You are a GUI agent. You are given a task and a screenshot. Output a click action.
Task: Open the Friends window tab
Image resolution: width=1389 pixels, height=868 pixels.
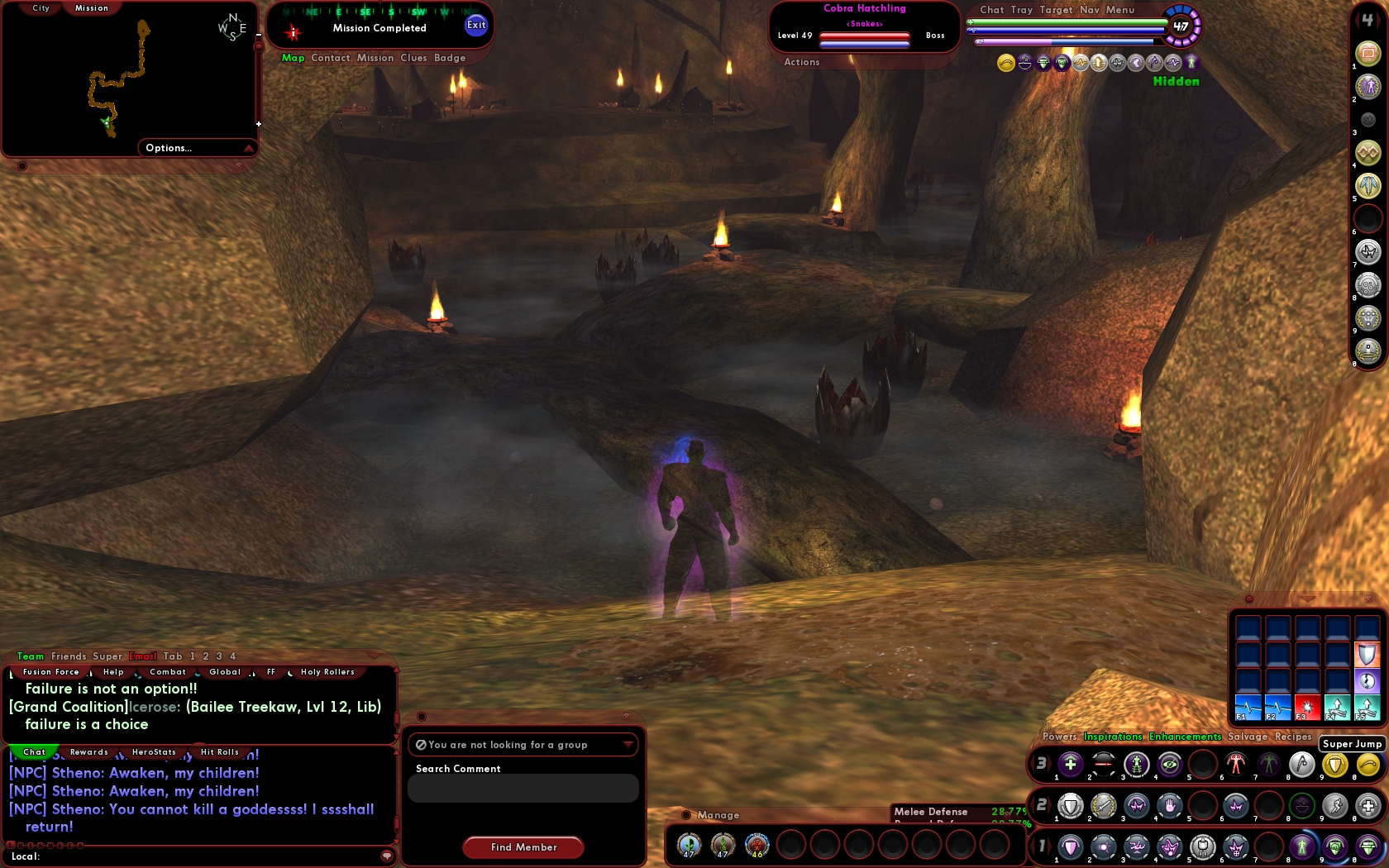(x=69, y=656)
